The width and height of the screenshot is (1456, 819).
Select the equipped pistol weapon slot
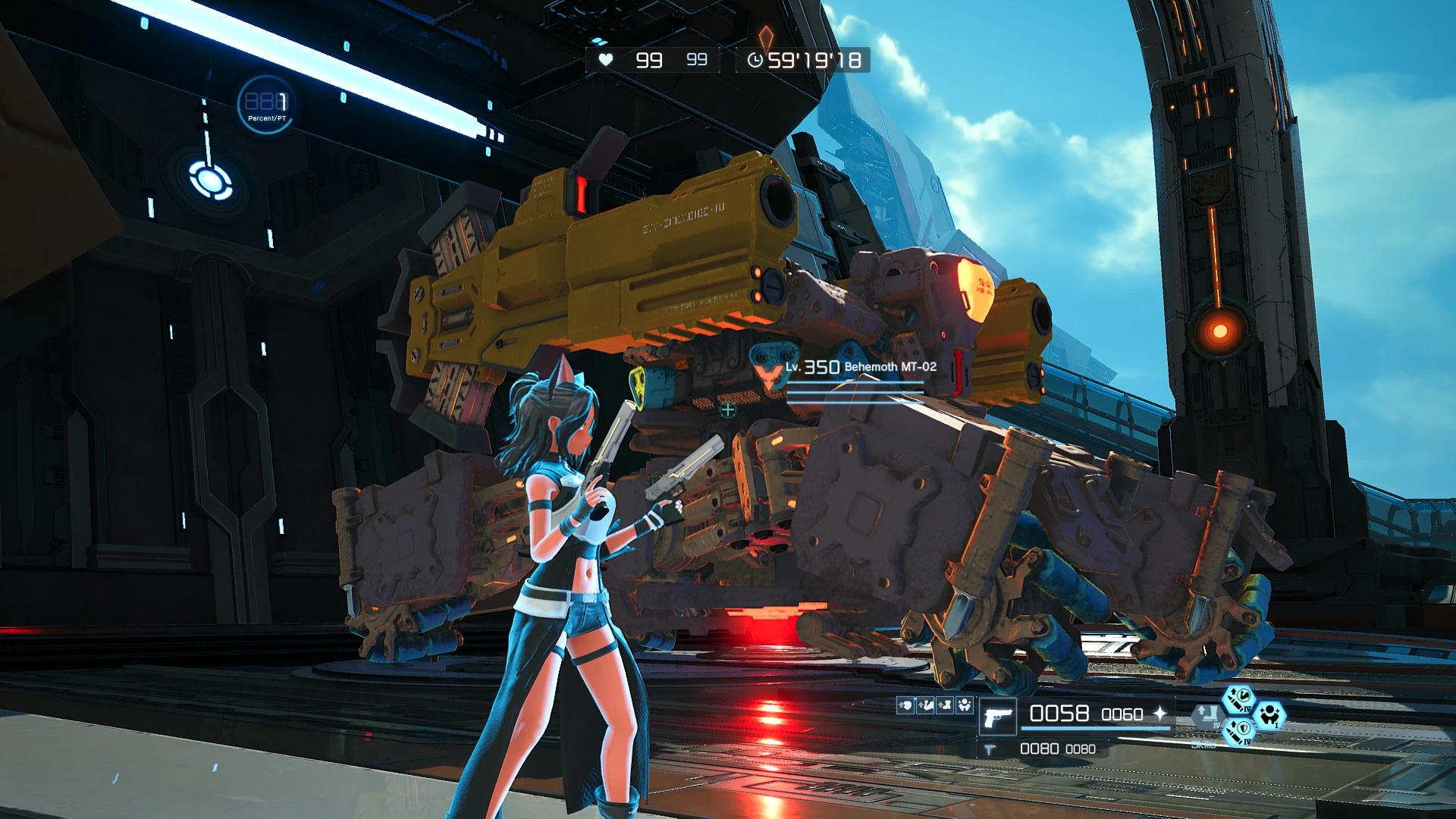coord(998,717)
